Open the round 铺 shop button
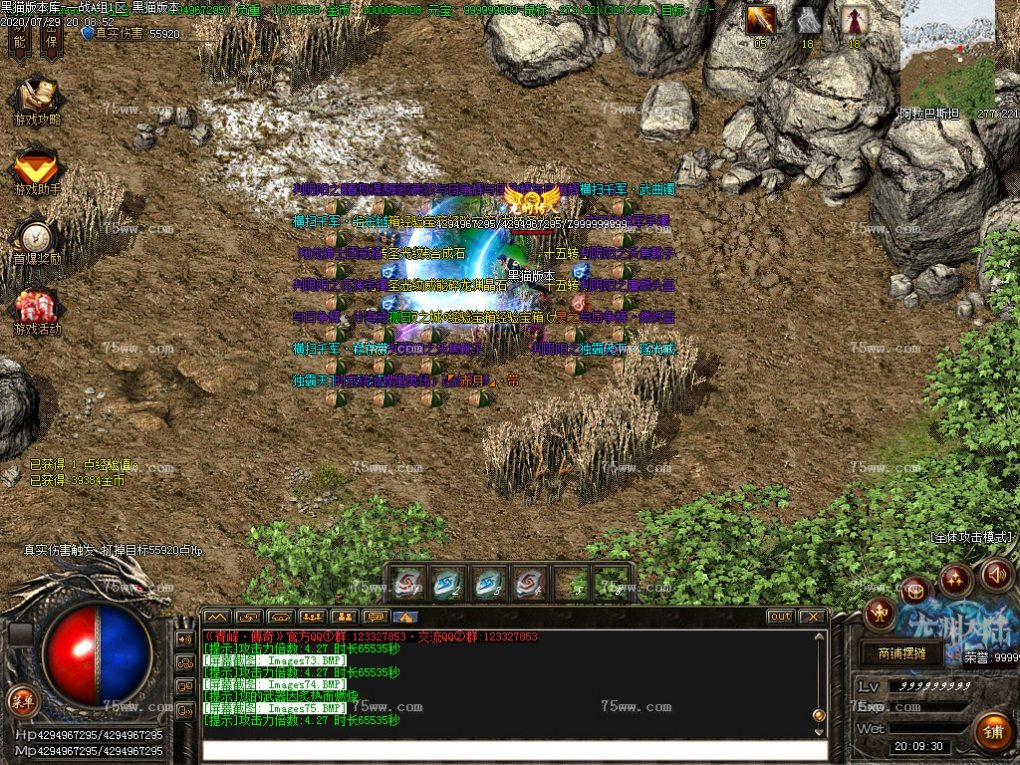Image resolution: width=1020 pixels, height=765 pixels. pos(993,731)
